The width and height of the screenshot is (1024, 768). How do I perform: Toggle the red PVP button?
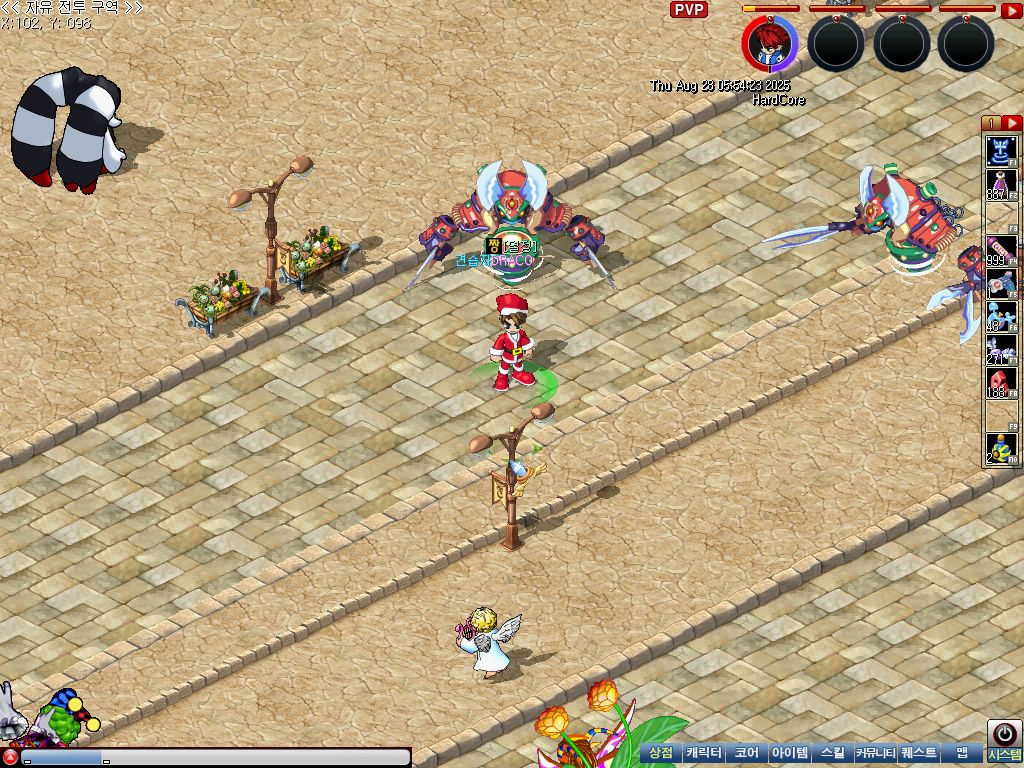688,10
